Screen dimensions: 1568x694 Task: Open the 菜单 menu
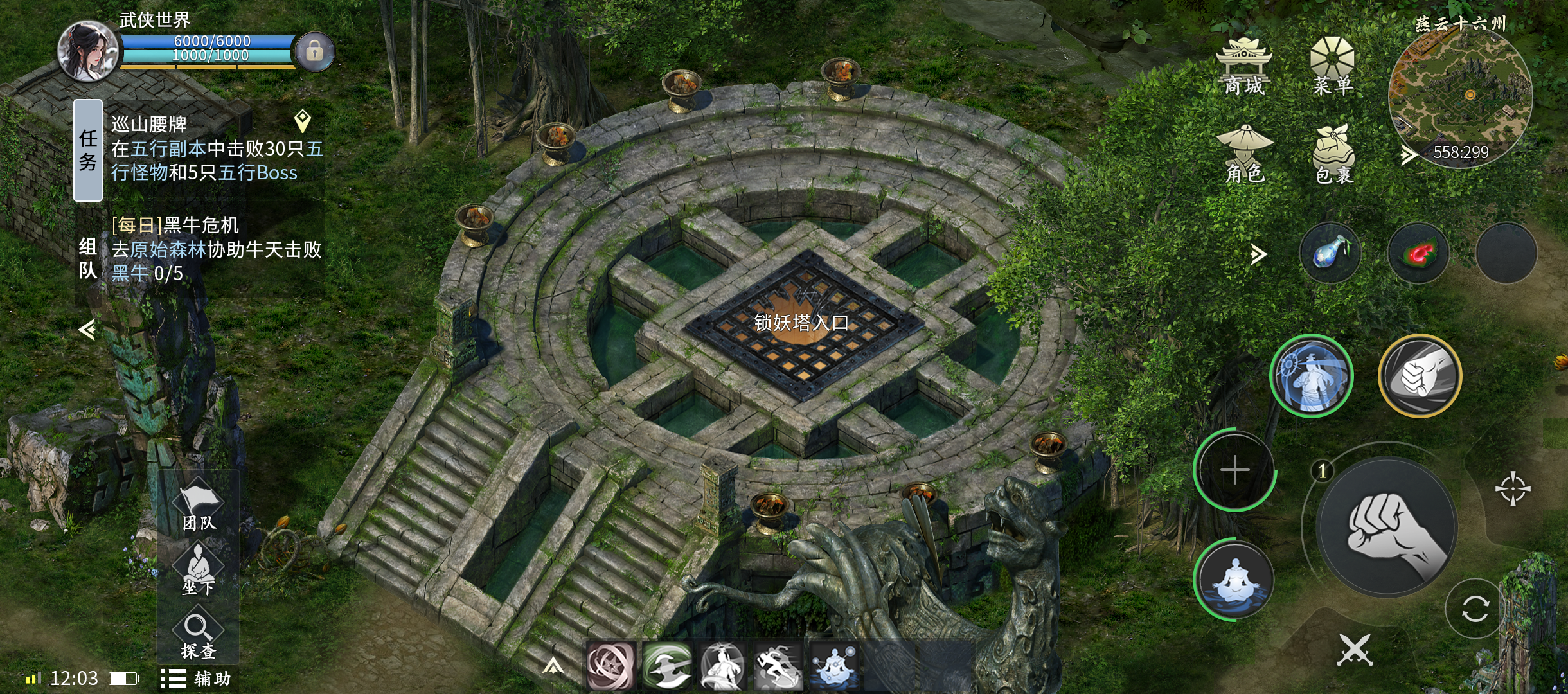(x=1332, y=67)
